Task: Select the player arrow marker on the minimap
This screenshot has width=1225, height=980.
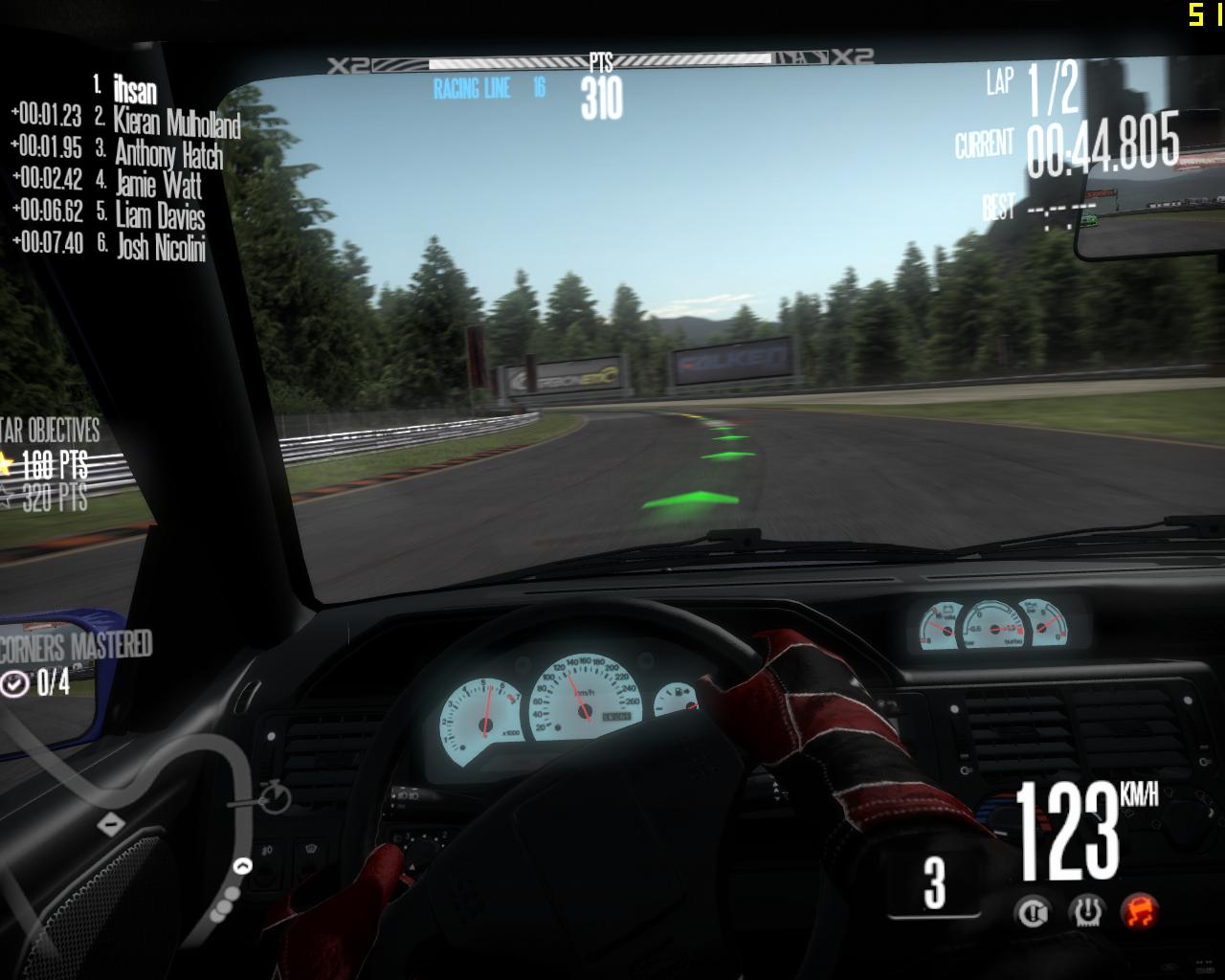Action: pyautogui.click(x=243, y=866)
